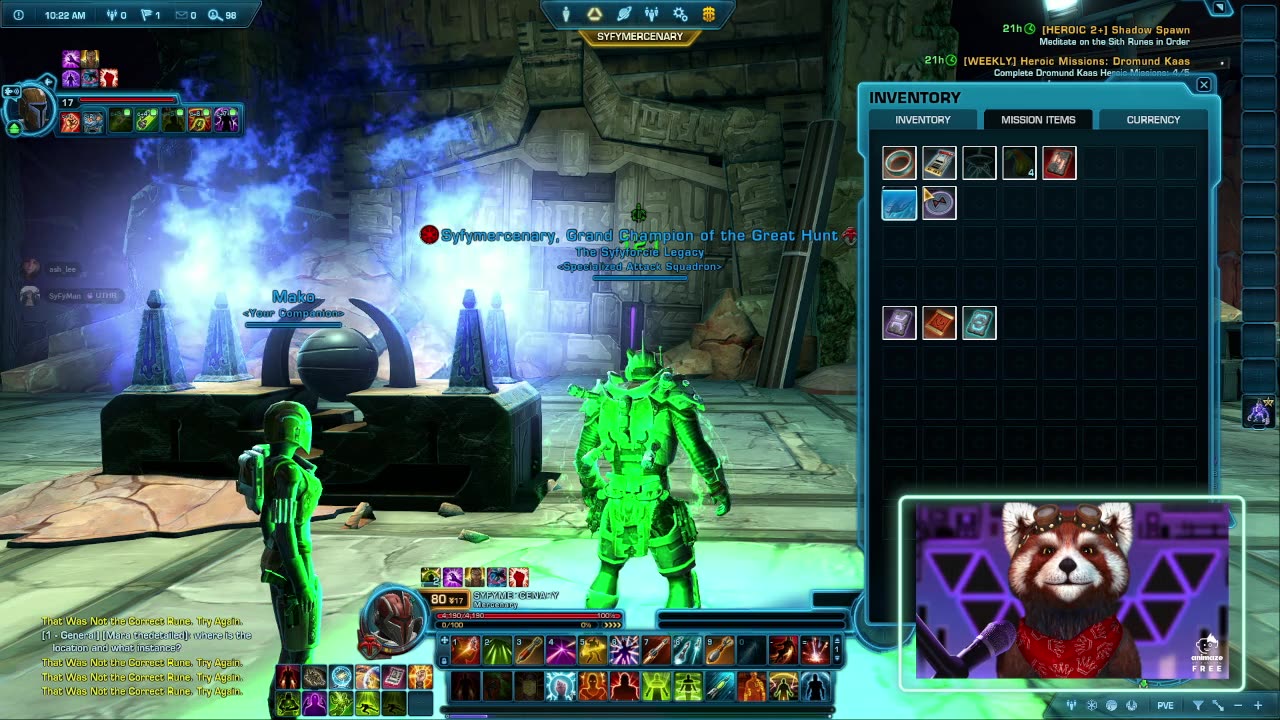Image resolution: width=1280 pixels, height=720 pixels.
Task: Track the Heroic 2+ Shadow Spawn mission
Action: (1115, 30)
